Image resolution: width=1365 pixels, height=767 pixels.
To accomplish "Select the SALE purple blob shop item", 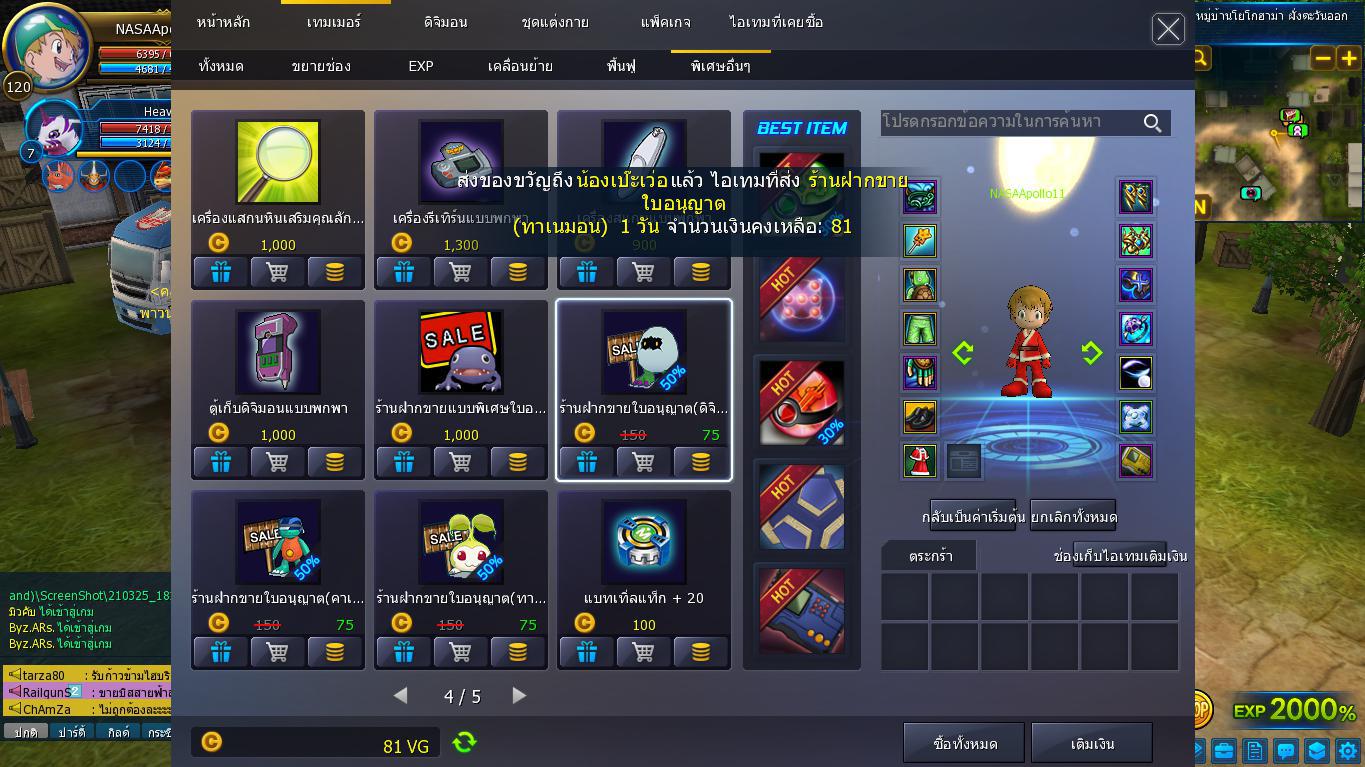I will click(461, 352).
